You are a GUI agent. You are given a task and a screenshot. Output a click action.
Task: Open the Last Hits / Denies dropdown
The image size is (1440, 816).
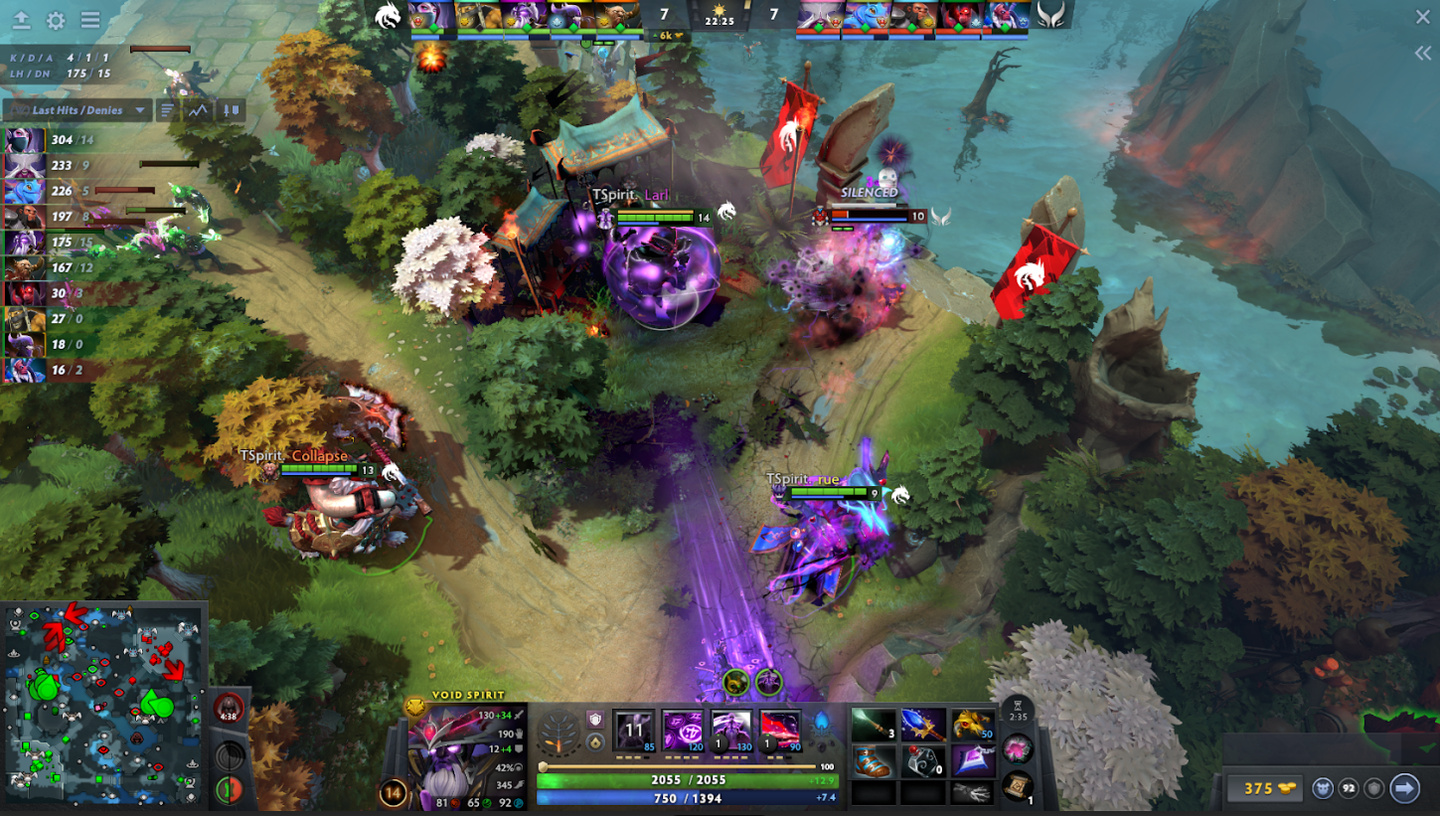78,110
